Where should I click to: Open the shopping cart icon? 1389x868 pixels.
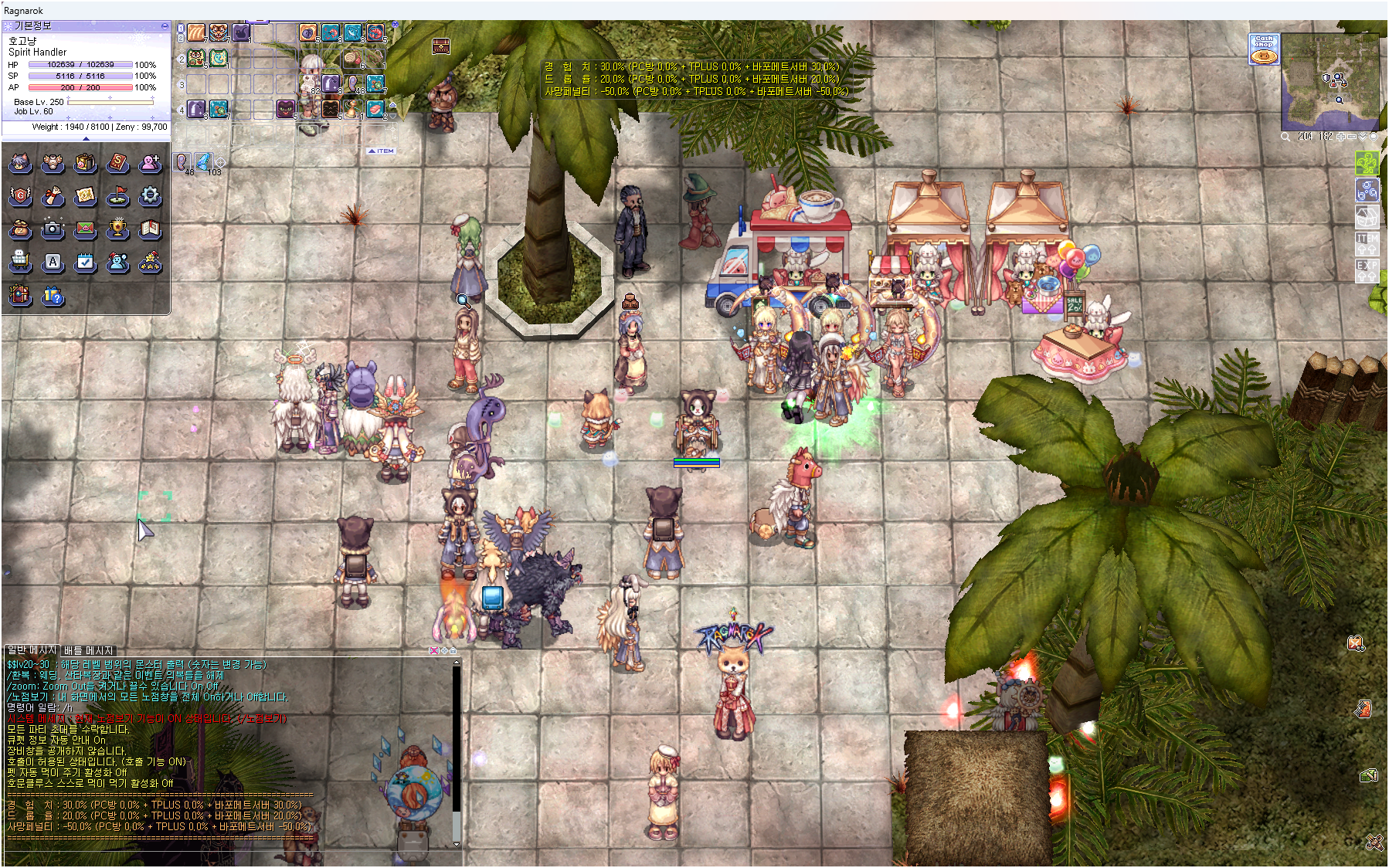tap(20, 263)
